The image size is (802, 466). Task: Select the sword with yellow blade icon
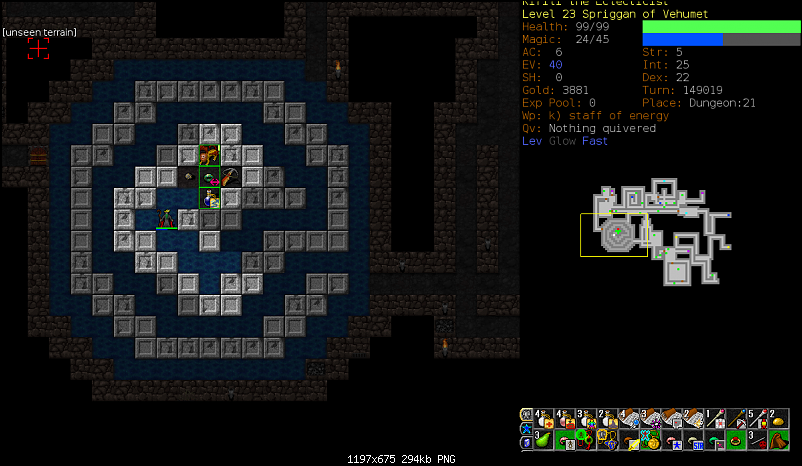click(630, 438)
